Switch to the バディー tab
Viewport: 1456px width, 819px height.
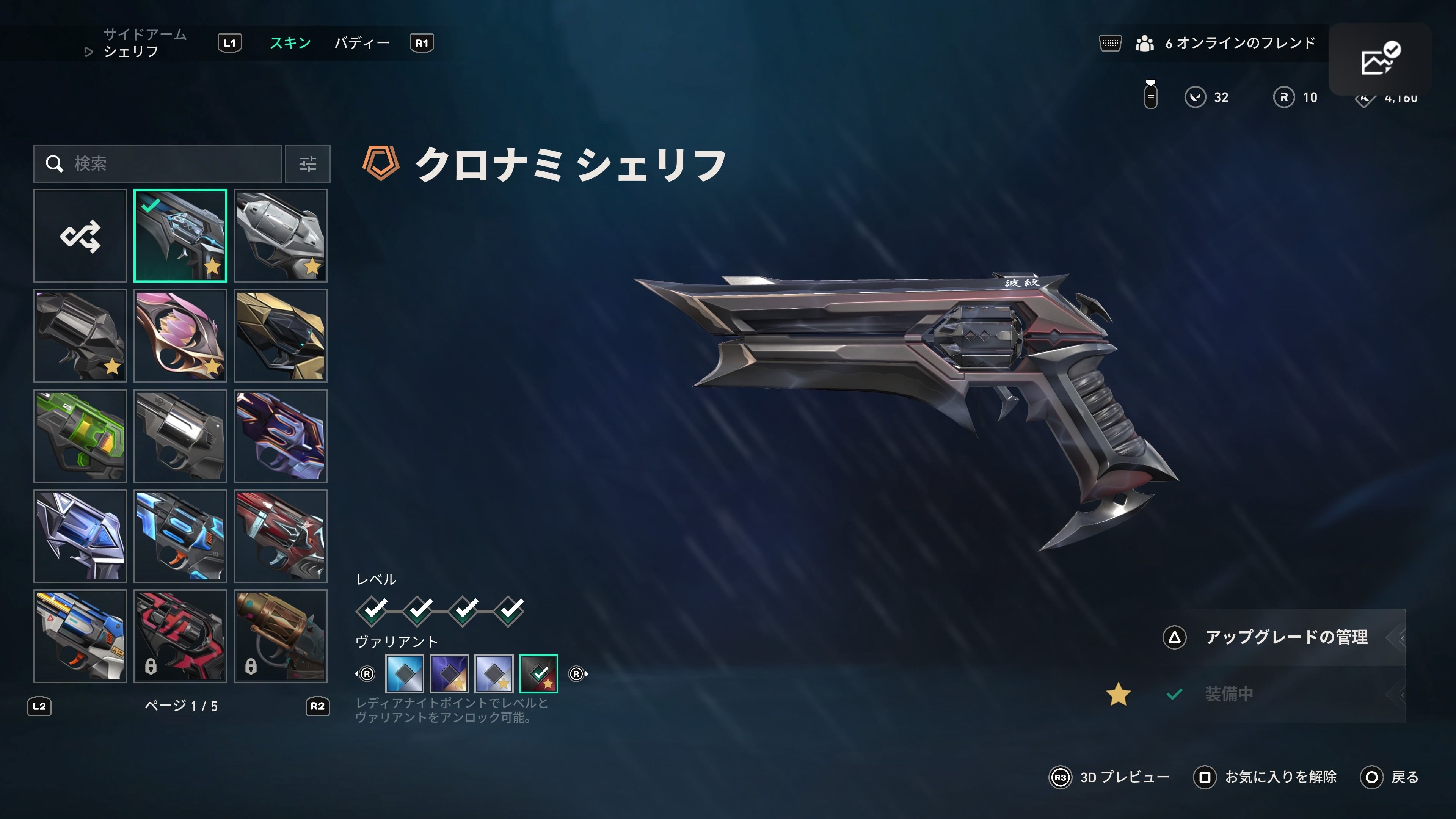(x=362, y=43)
